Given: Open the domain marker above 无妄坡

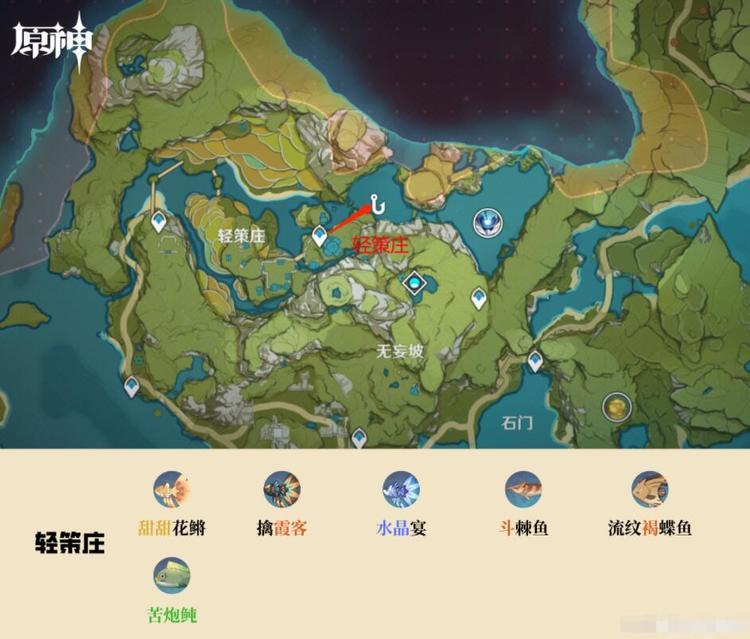Looking at the screenshot, I should 413,285.
